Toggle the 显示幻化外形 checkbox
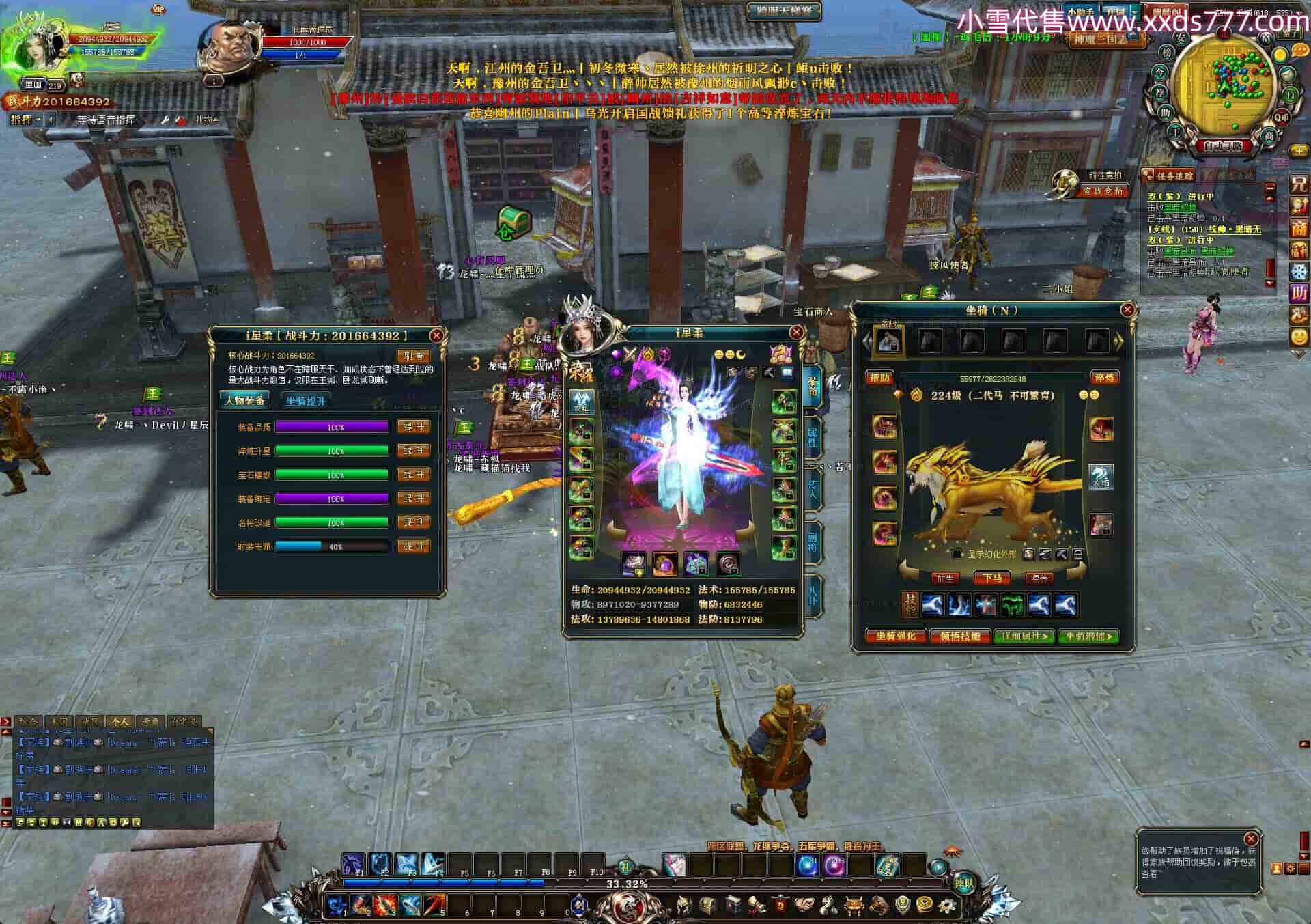Viewport: 1311px width, 924px height. 957,555
